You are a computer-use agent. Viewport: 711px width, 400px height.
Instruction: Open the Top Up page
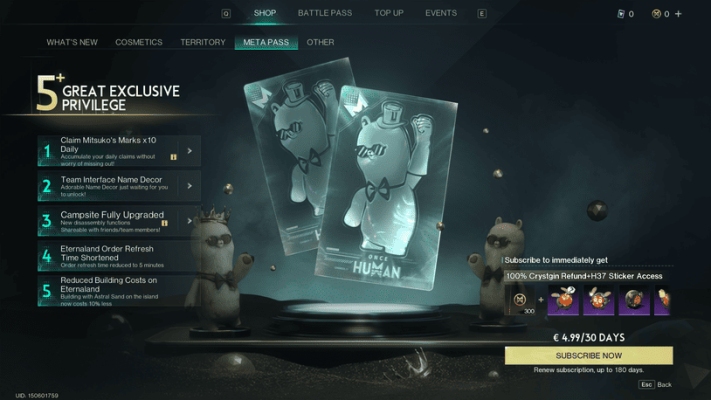(x=389, y=13)
